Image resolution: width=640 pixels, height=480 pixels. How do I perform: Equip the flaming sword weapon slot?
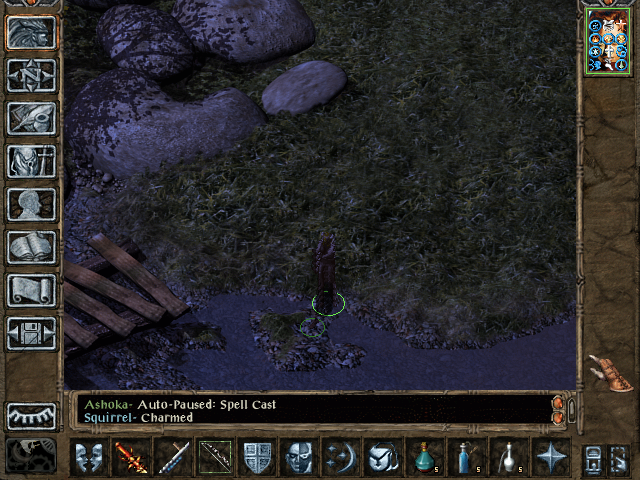click(x=130, y=456)
